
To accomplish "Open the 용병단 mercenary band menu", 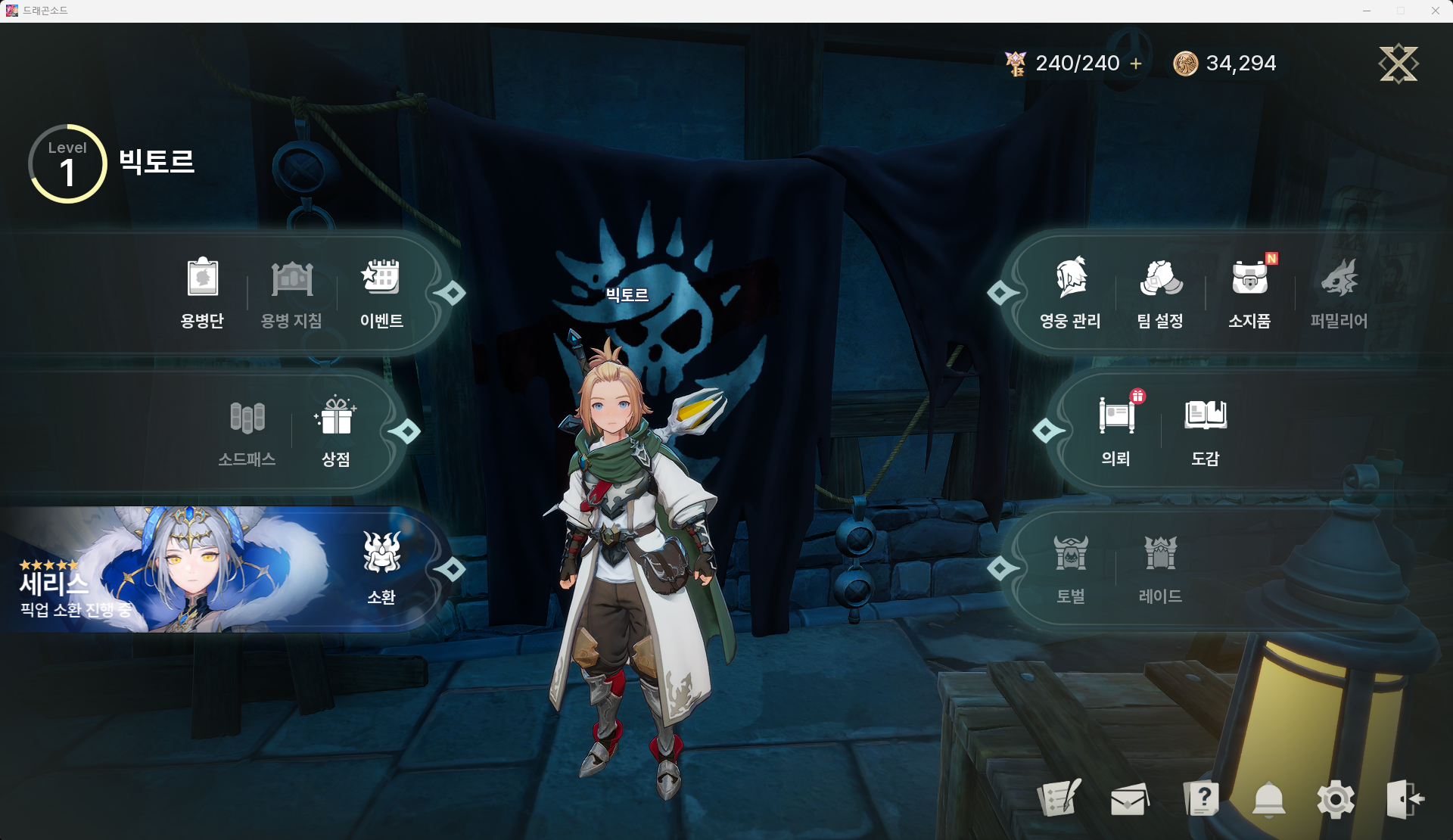I will [x=202, y=293].
